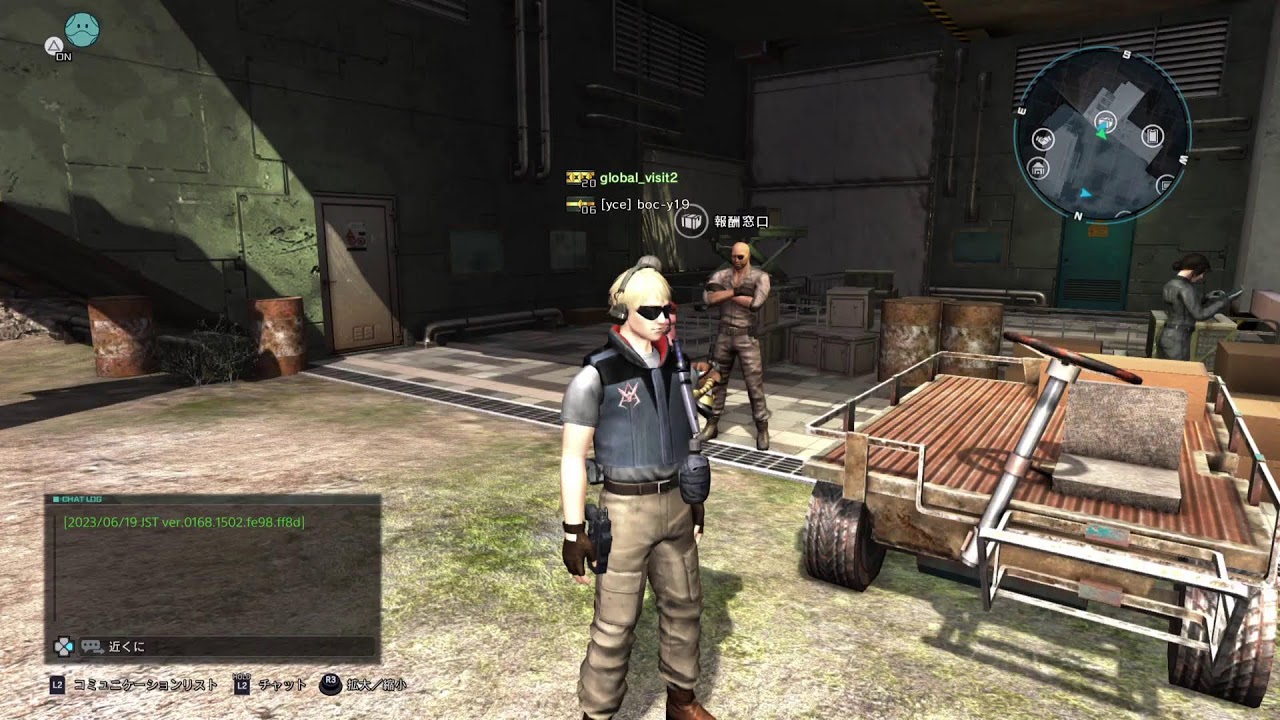Open the circular minimap

[1101, 133]
